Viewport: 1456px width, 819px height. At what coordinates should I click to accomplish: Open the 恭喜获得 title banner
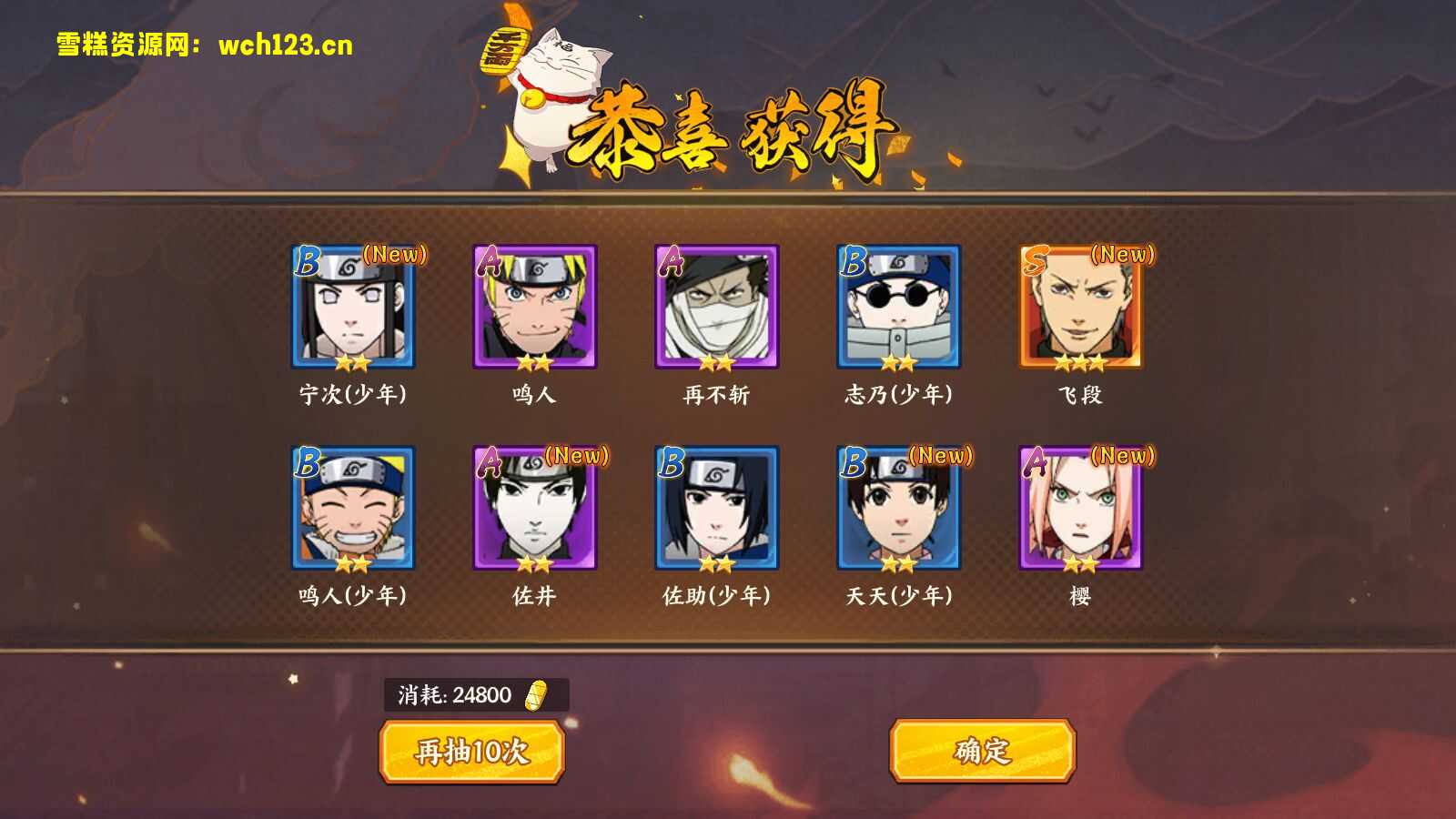coord(737,127)
